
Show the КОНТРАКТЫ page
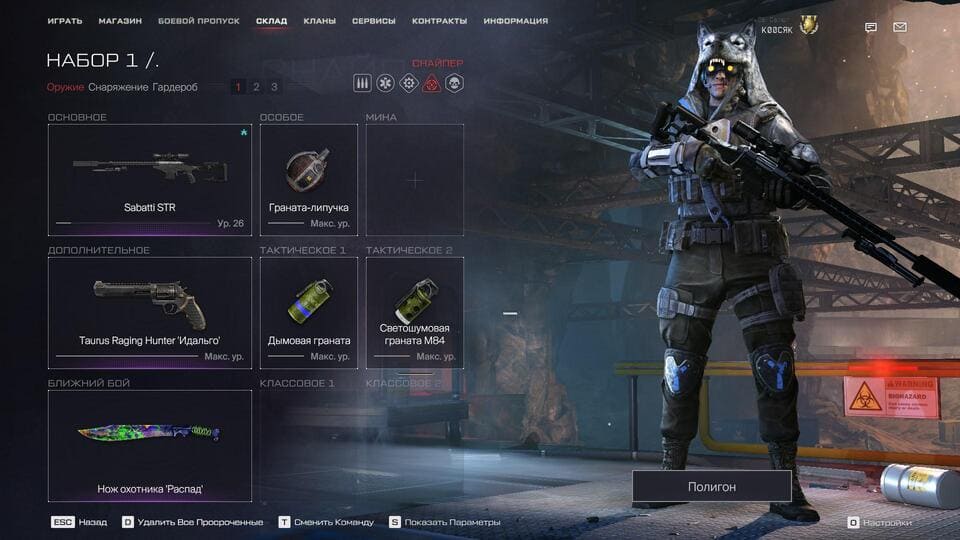[x=439, y=21]
